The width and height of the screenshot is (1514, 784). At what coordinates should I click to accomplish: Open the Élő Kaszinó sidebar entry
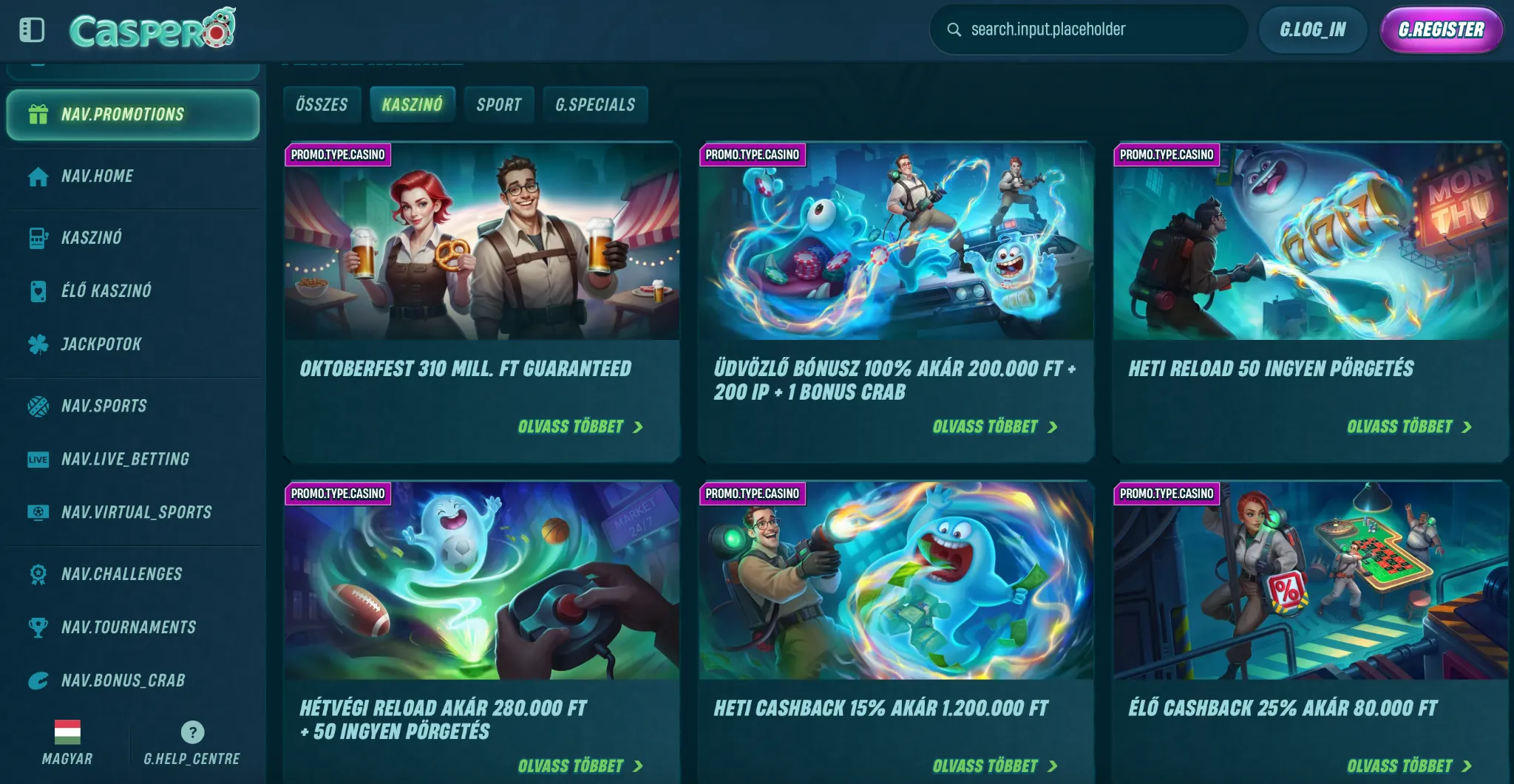[106, 290]
